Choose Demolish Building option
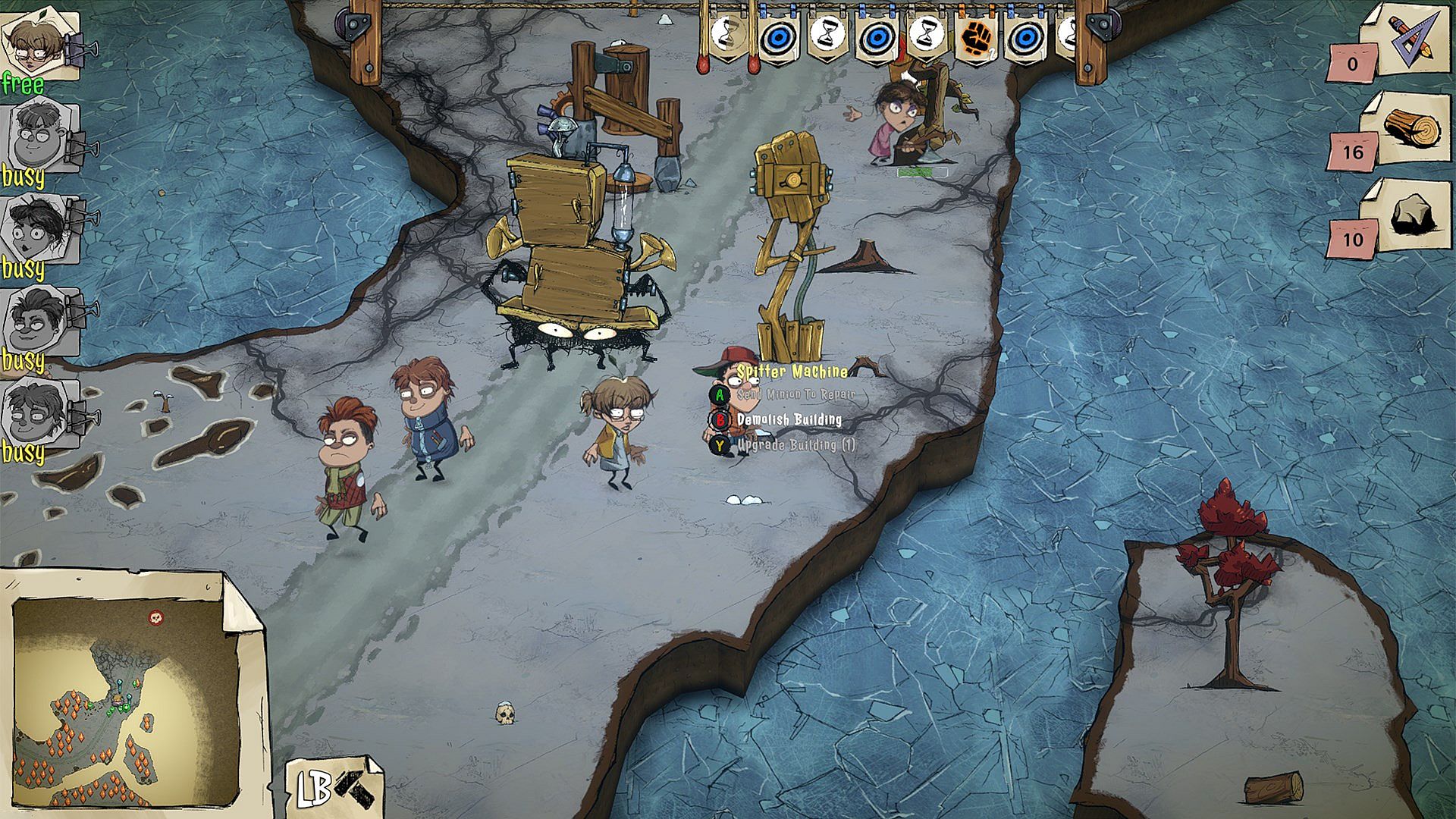This screenshot has width=1456, height=819. pos(789,420)
